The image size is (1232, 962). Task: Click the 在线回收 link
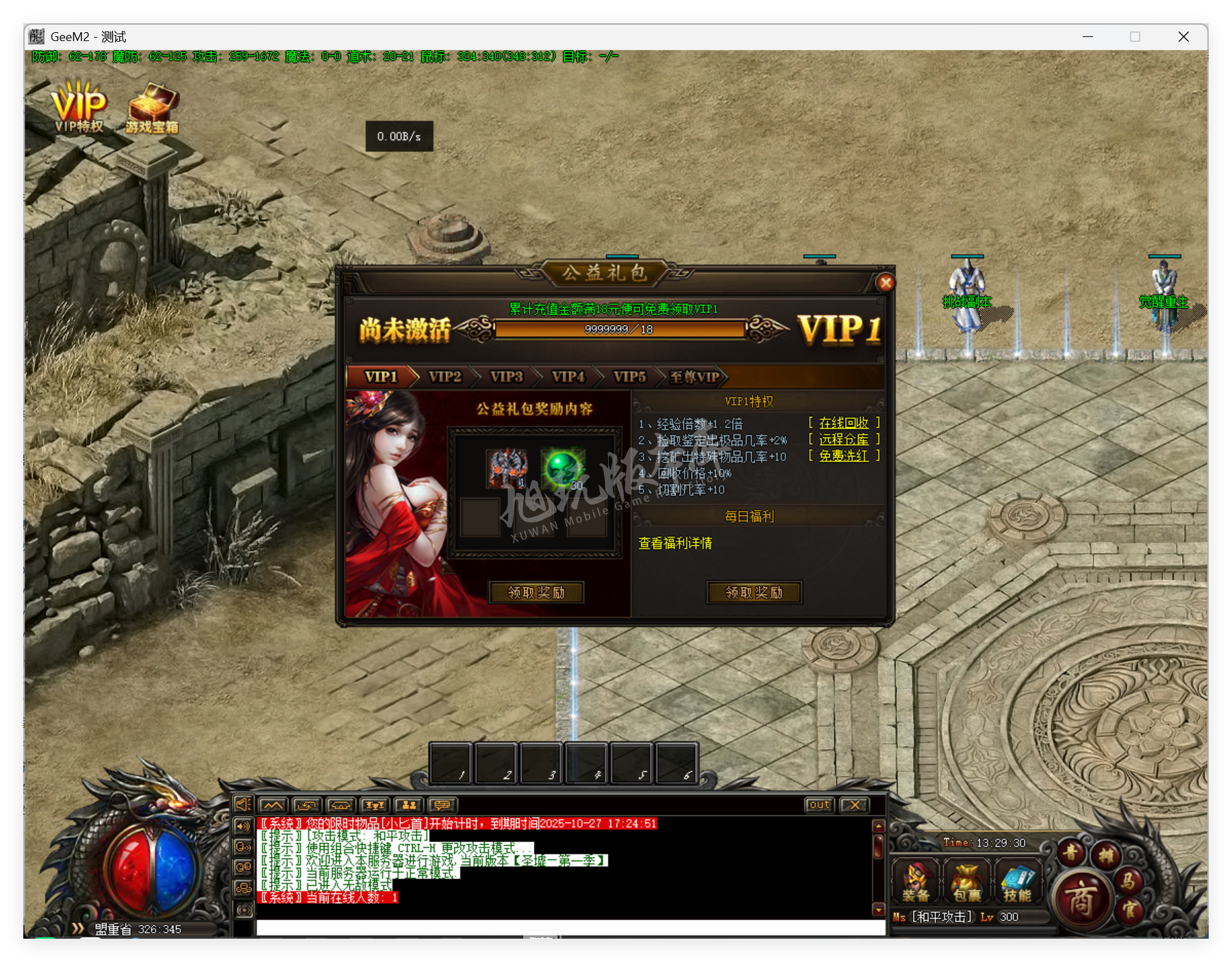tap(843, 422)
